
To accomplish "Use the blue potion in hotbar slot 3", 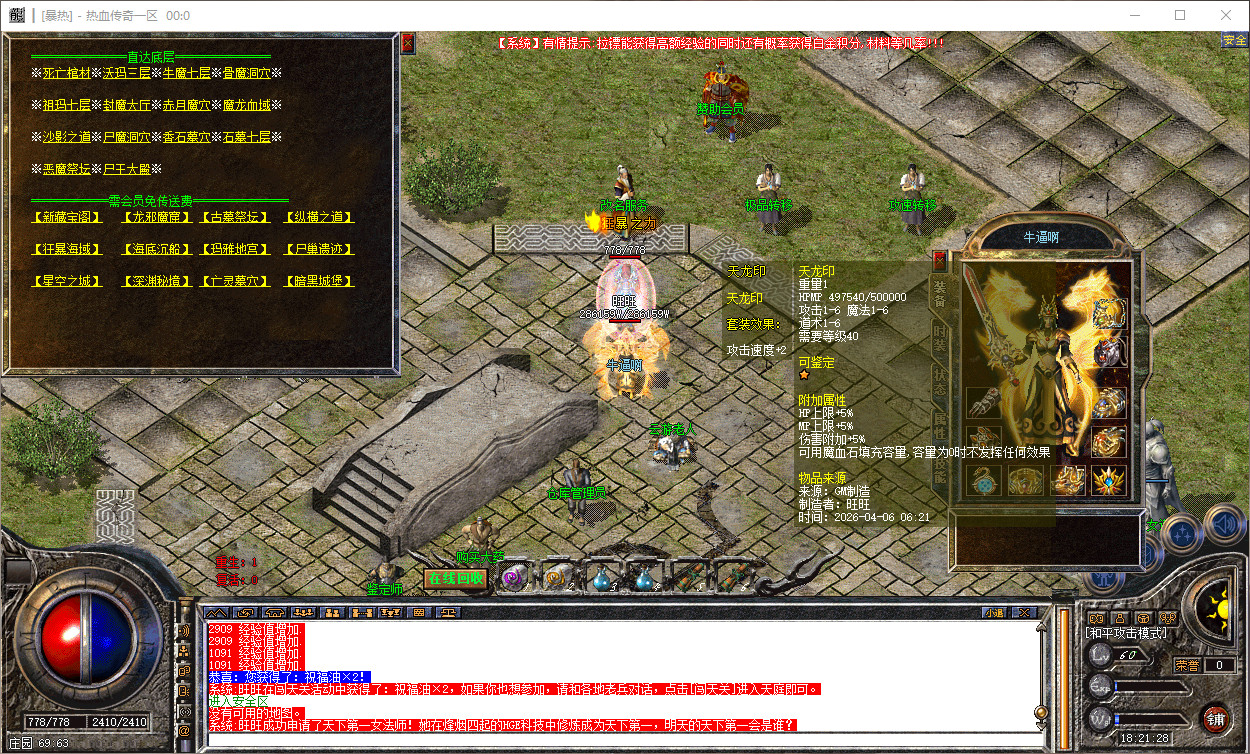I will pyautogui.click(x=602, y=578).
